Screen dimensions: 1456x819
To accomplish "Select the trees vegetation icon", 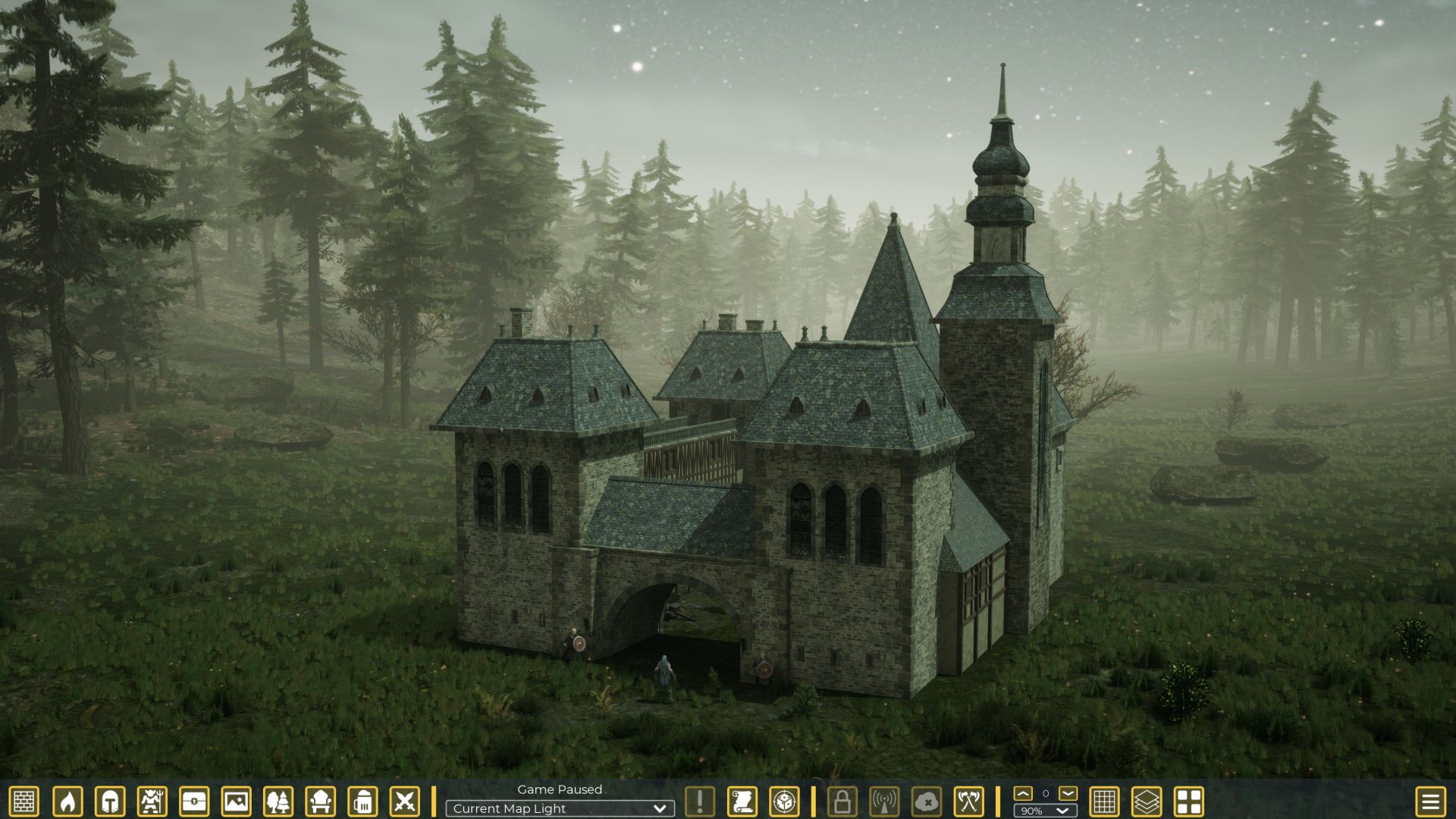I will coord(278,802).
